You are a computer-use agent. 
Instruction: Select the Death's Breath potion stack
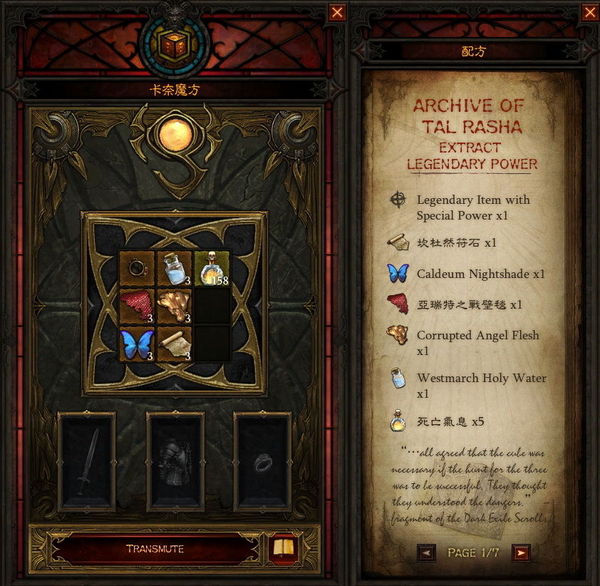211,268
